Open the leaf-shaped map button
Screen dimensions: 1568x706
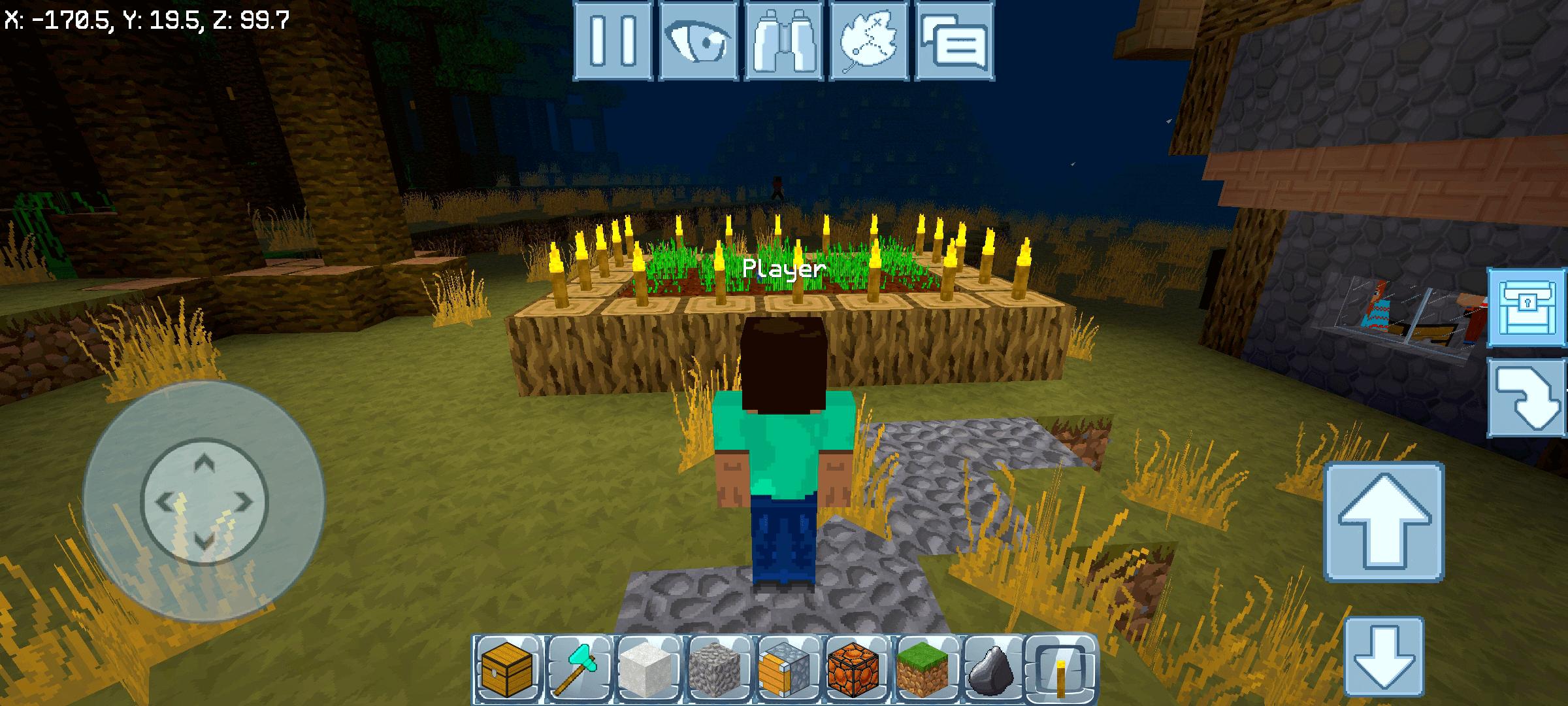coord(869,41)
